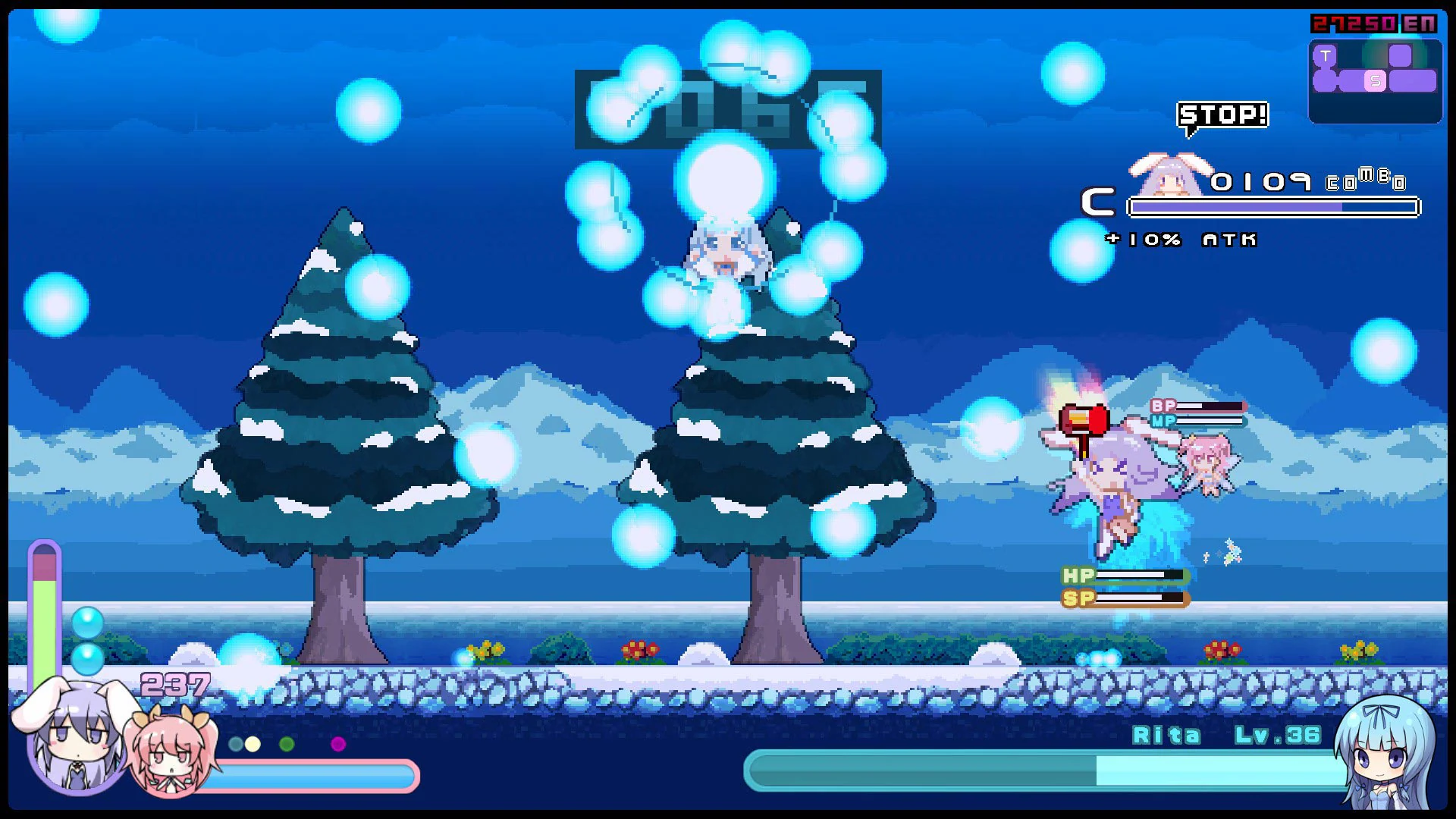The image size is (1456, 819).
Task: Select the S save marker on the minimap
Action: pyautogui.click(x=1375, y=80)
